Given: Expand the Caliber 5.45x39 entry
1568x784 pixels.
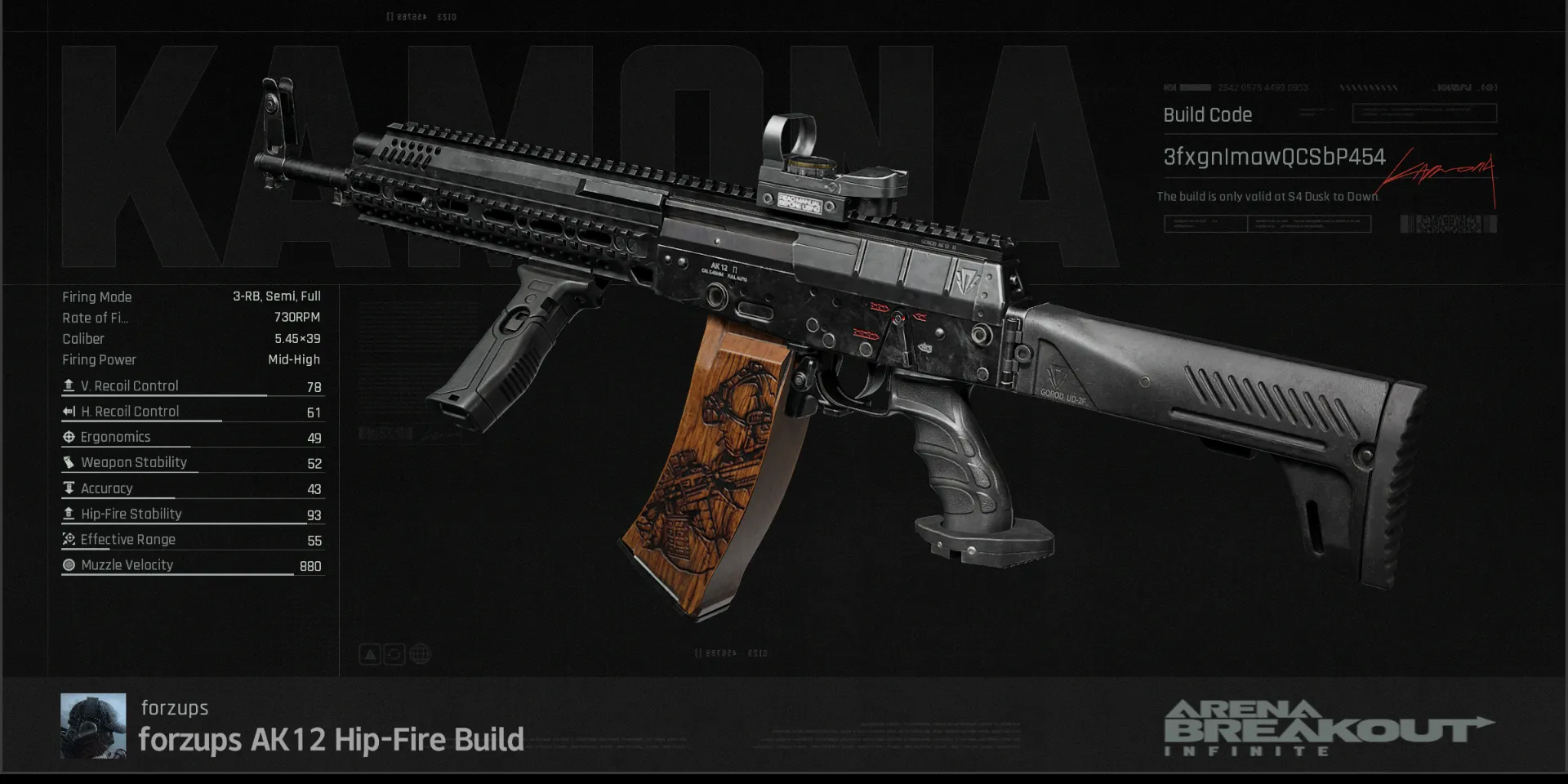Looking at the screenshot, I should [x=296, y=338].
